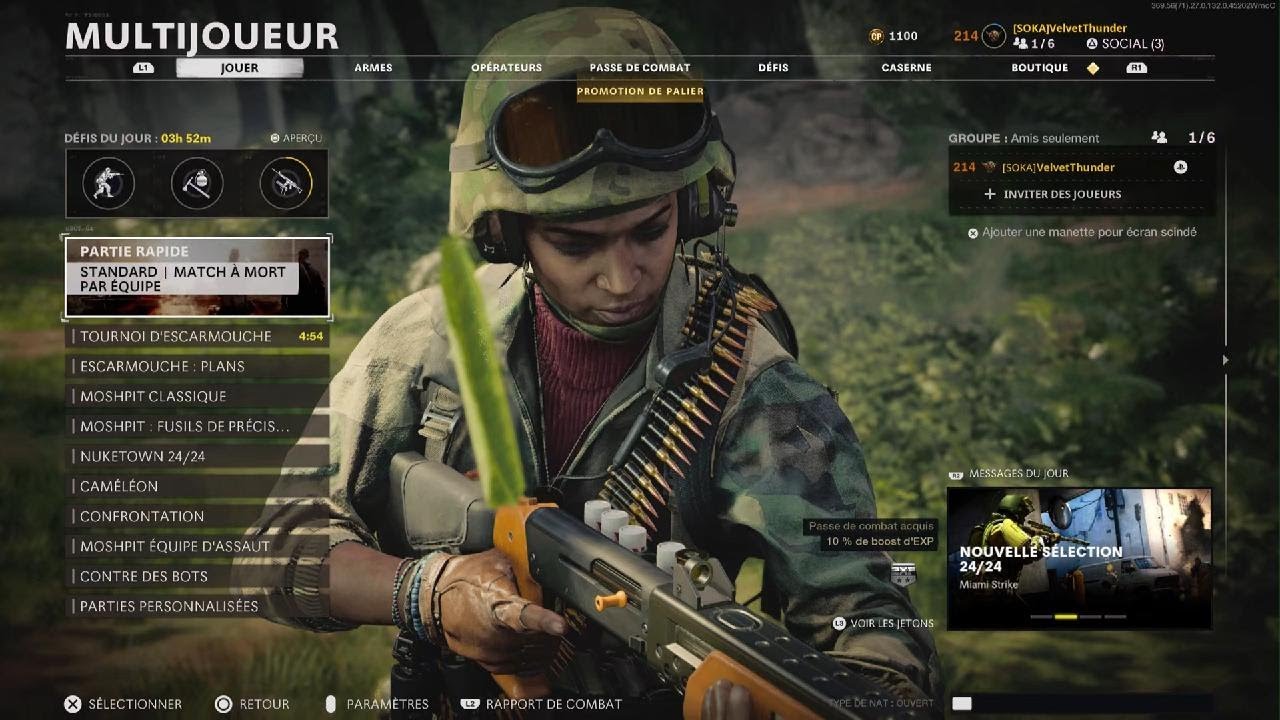This screenshot has width=1280, height=720.
Task: Choose Nuketown 24/24 playlist
Action: point(197,456)
